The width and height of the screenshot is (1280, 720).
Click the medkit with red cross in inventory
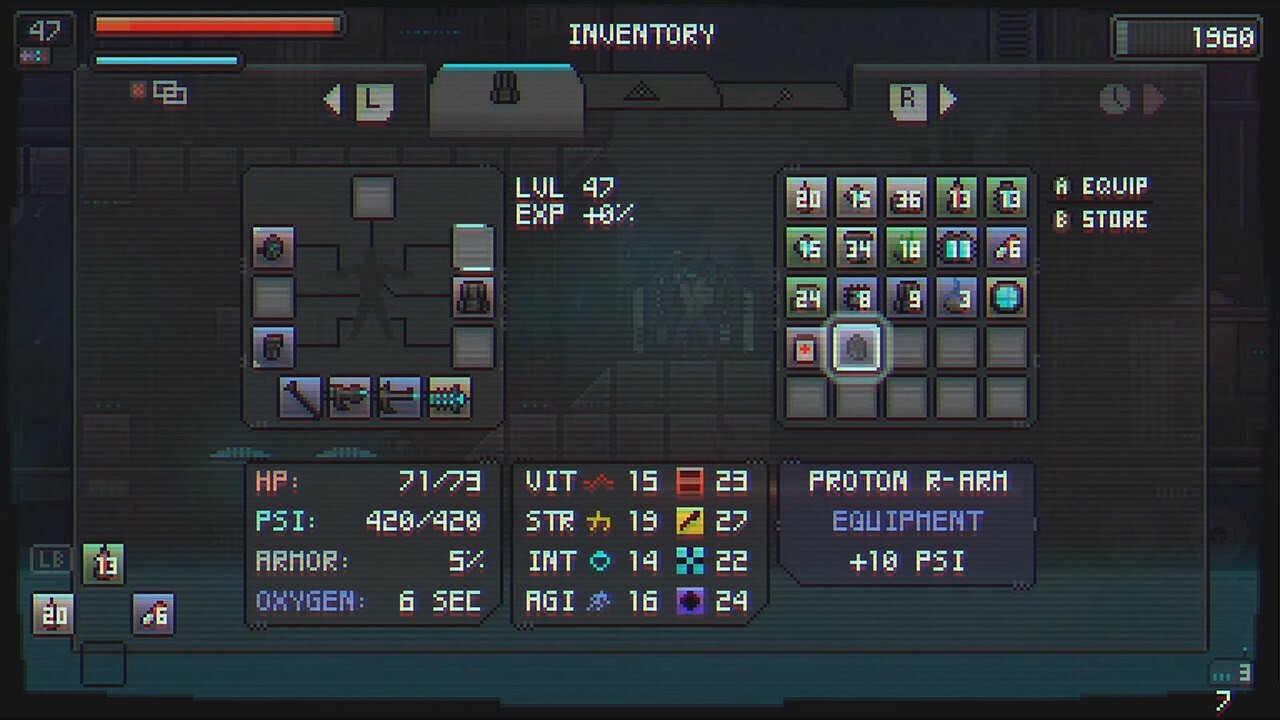click(806, 347)
